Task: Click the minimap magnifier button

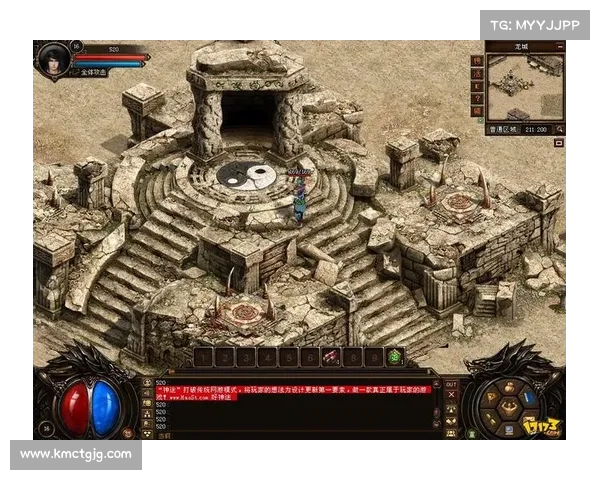Action: coord(559,129)
